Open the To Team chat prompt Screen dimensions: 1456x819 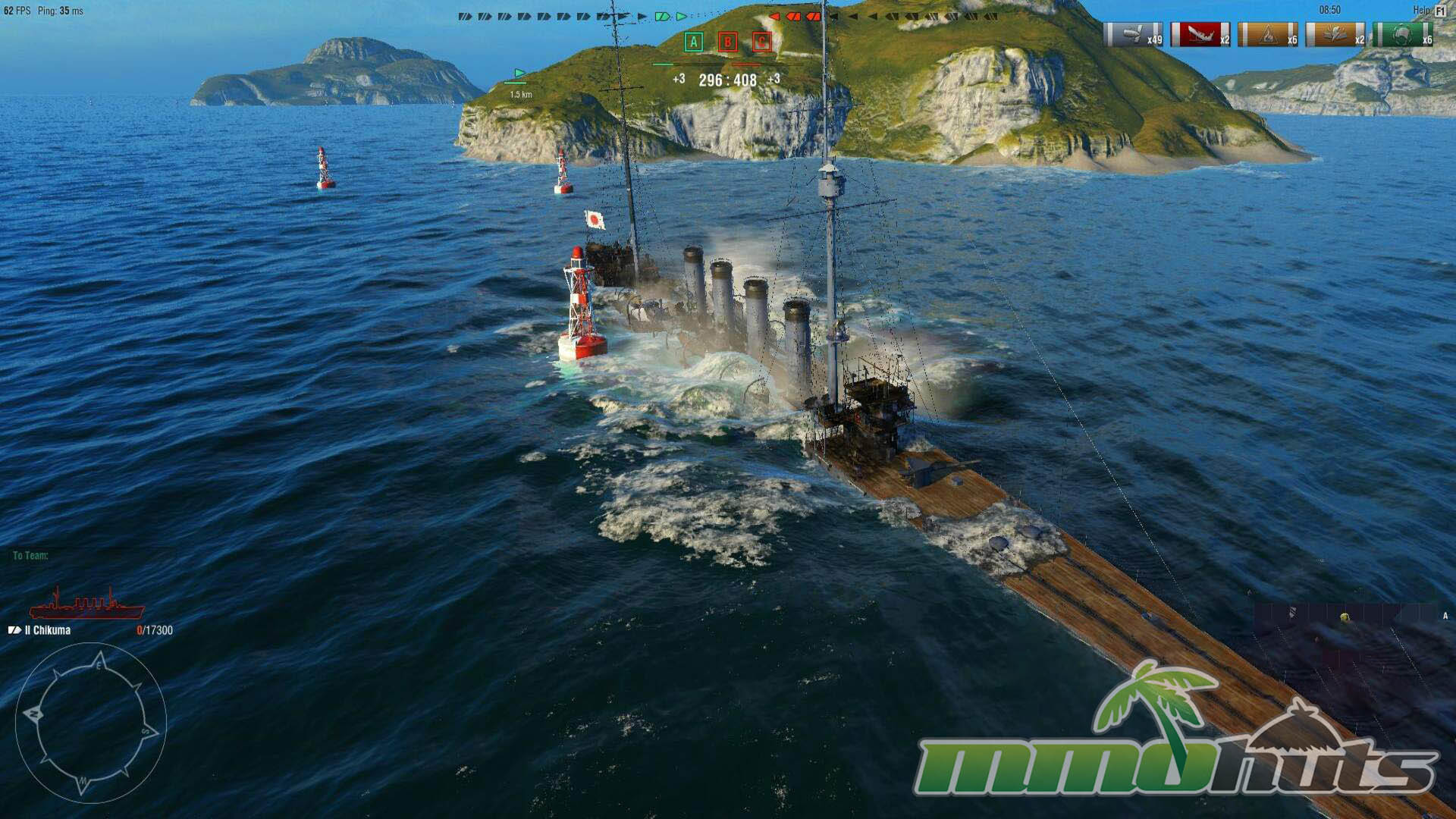point(30,556)
